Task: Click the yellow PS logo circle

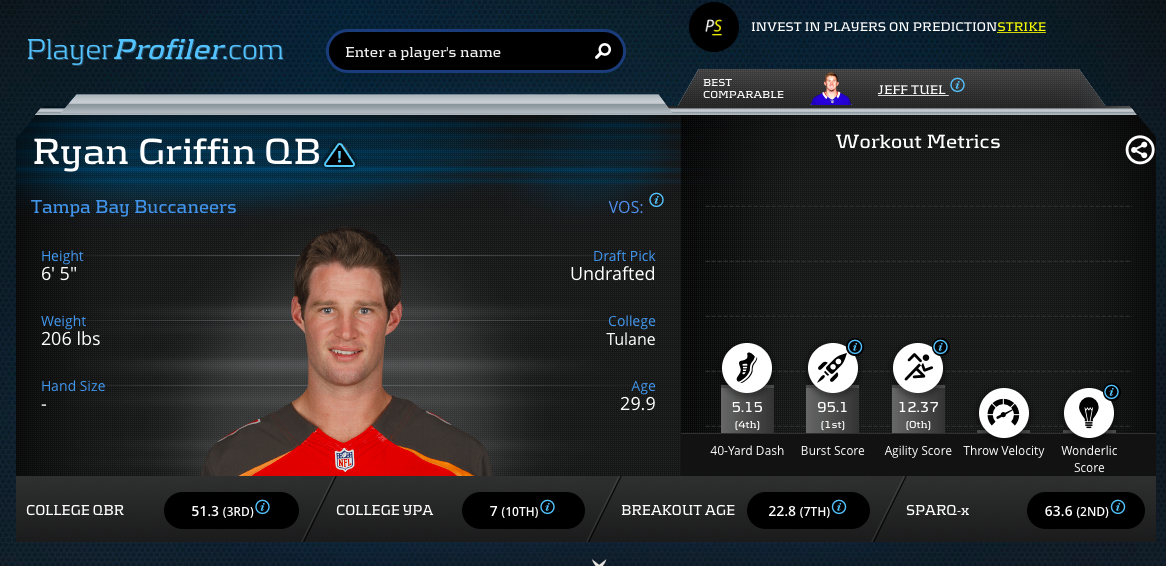Action: coord(713,27)
